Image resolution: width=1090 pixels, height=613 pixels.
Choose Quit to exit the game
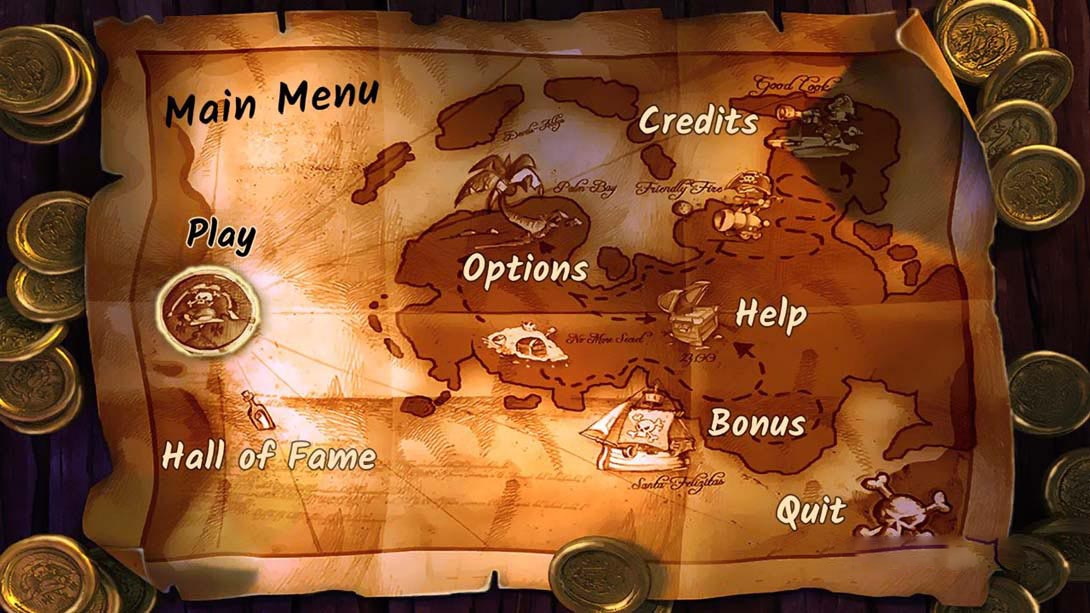(811, 512)
